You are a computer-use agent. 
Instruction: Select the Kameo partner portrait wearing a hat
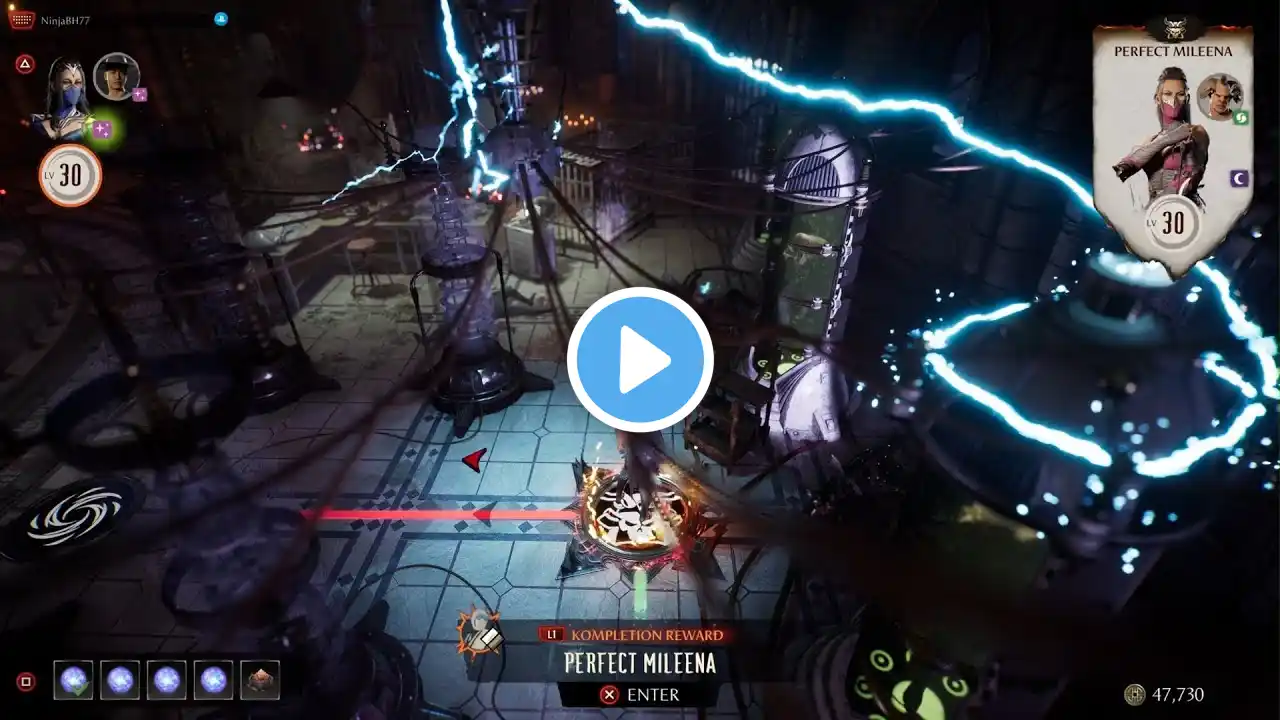coord(116,76)
